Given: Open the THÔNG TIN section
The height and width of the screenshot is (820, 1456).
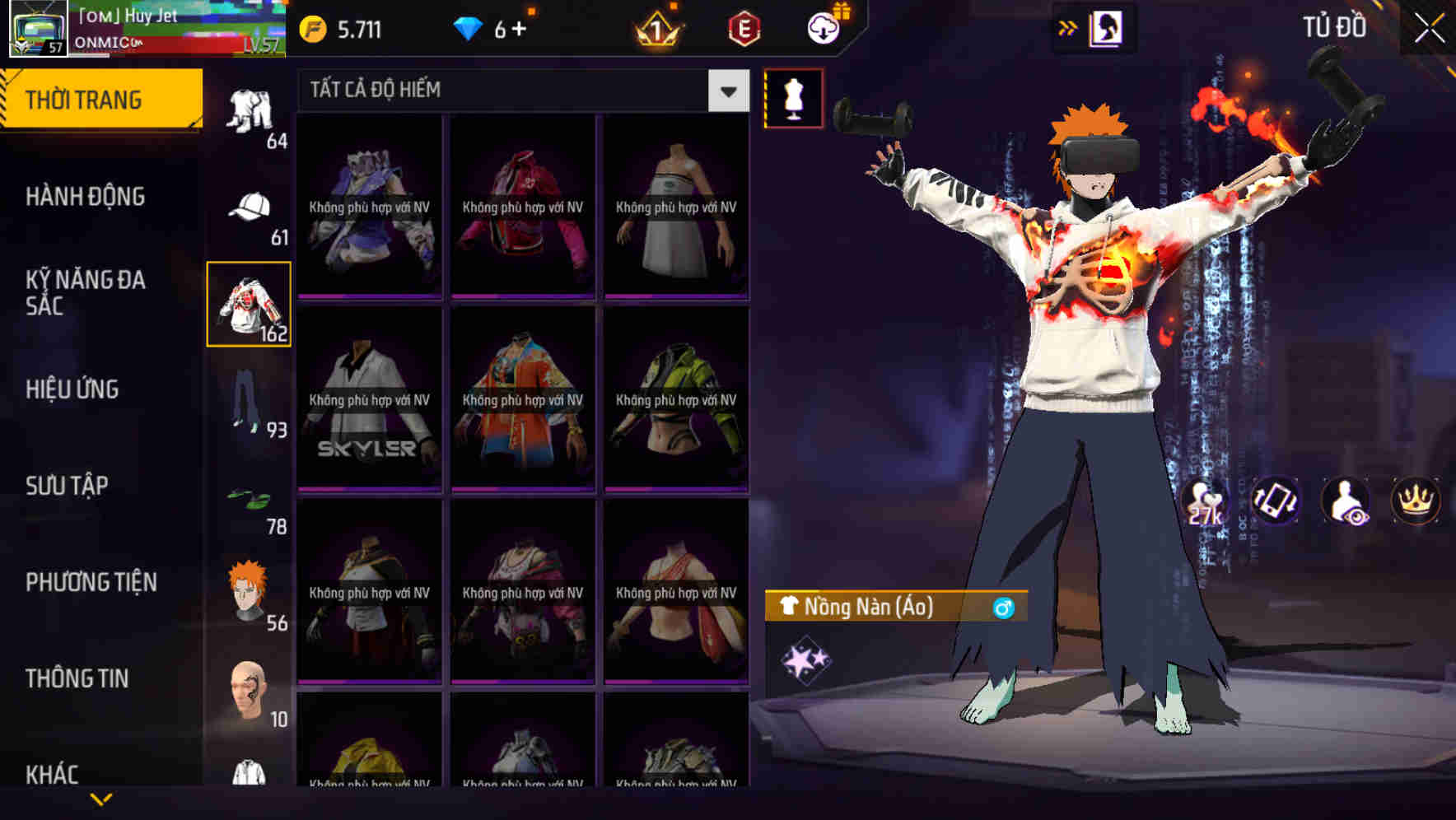Looking at the screenshot, I should pyautogui.click(x=76, y=678).
